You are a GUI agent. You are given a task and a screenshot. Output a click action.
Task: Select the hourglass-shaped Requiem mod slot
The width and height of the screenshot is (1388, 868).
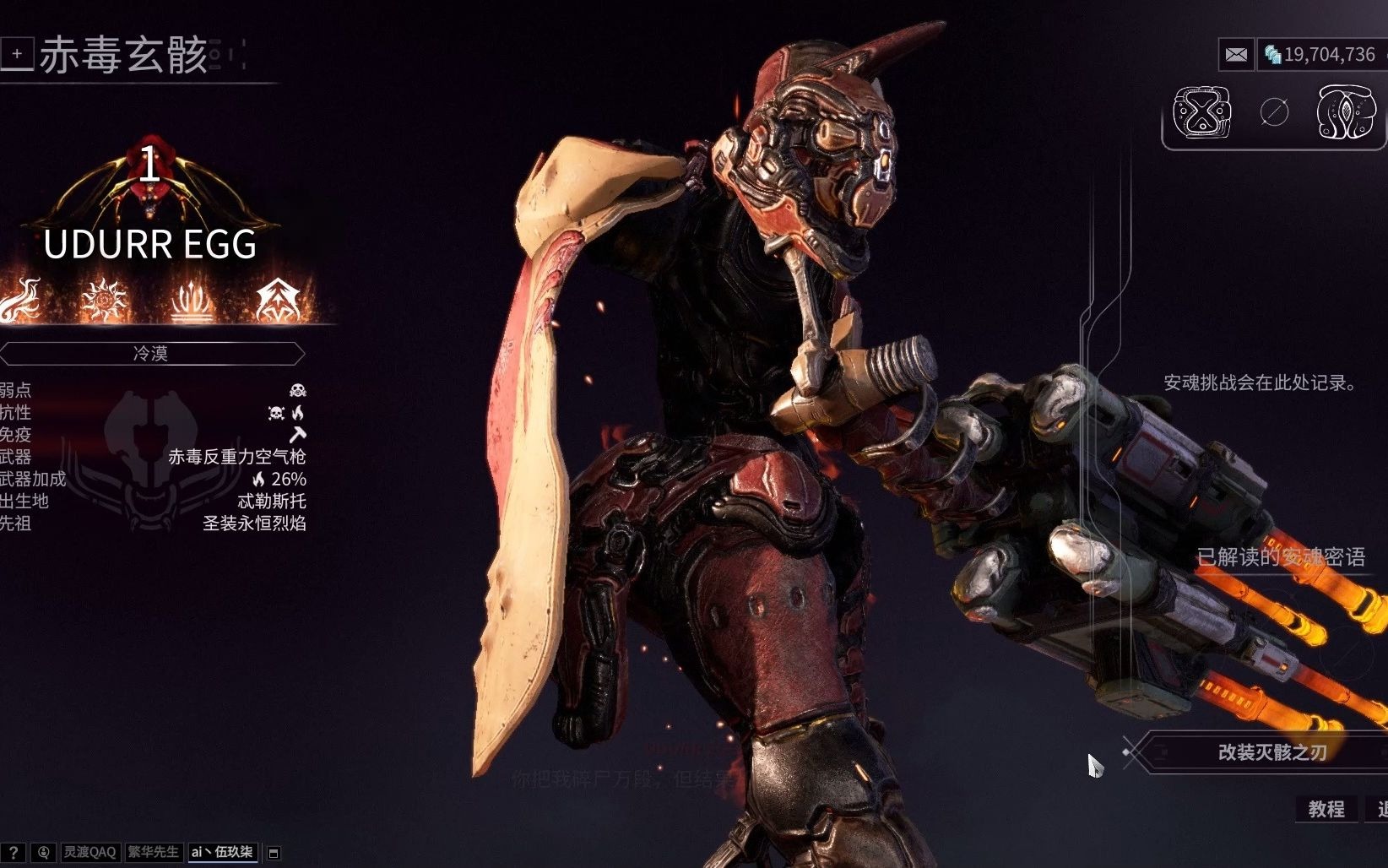click(x=1201, y=112)
